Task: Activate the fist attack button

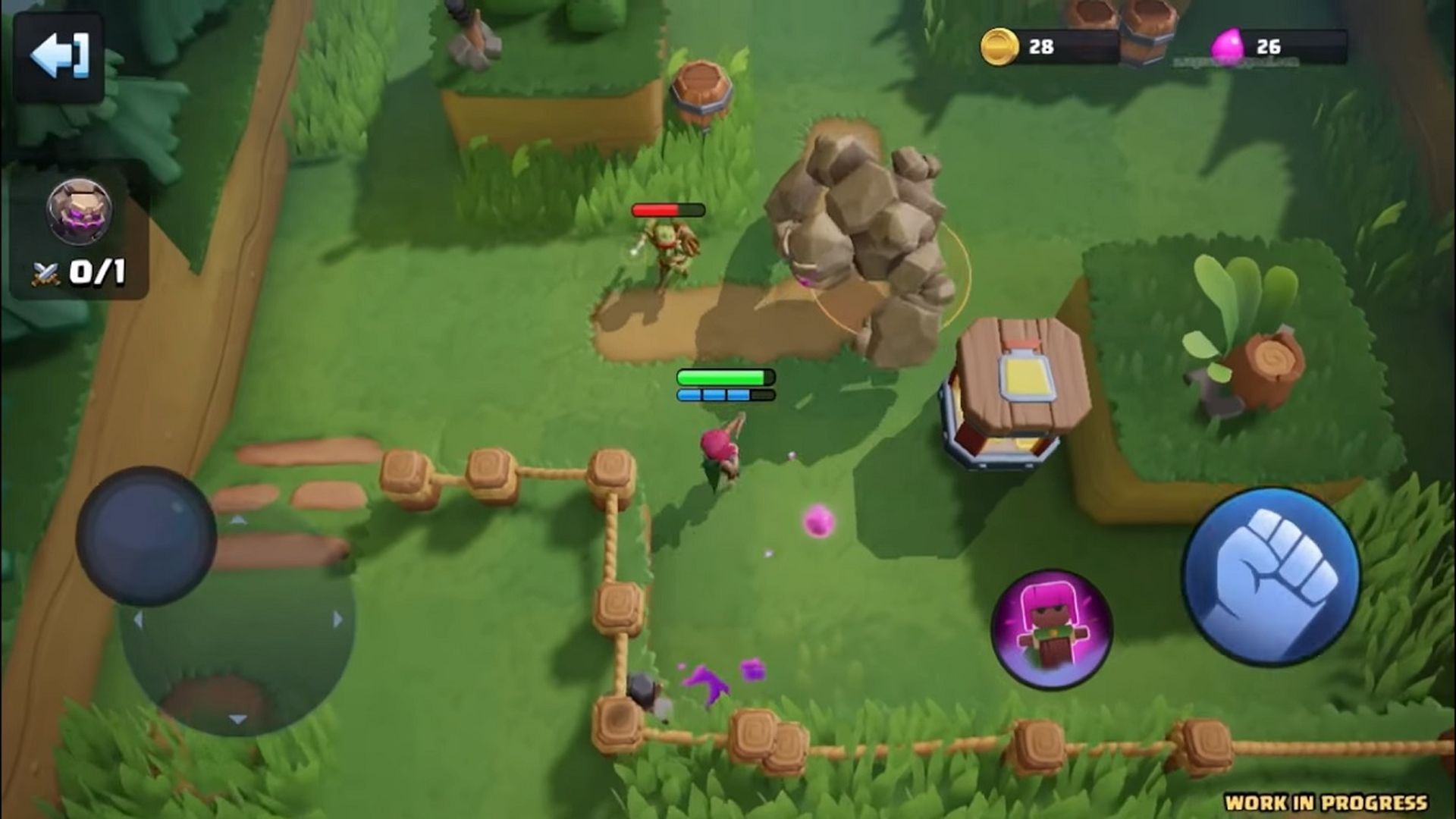Action: tap(1271, 578)
